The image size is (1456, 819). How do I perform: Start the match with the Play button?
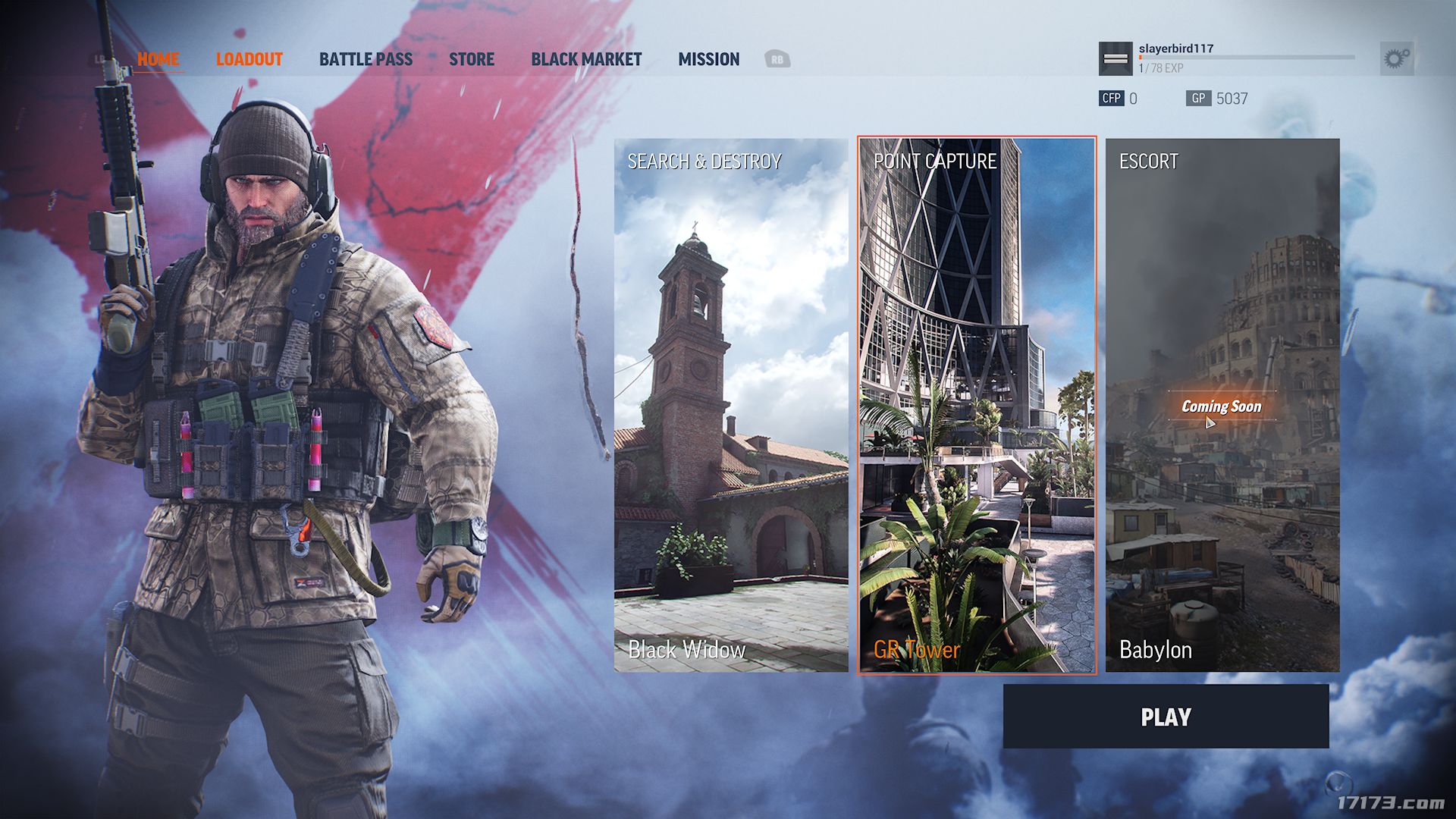[1166, 717]
